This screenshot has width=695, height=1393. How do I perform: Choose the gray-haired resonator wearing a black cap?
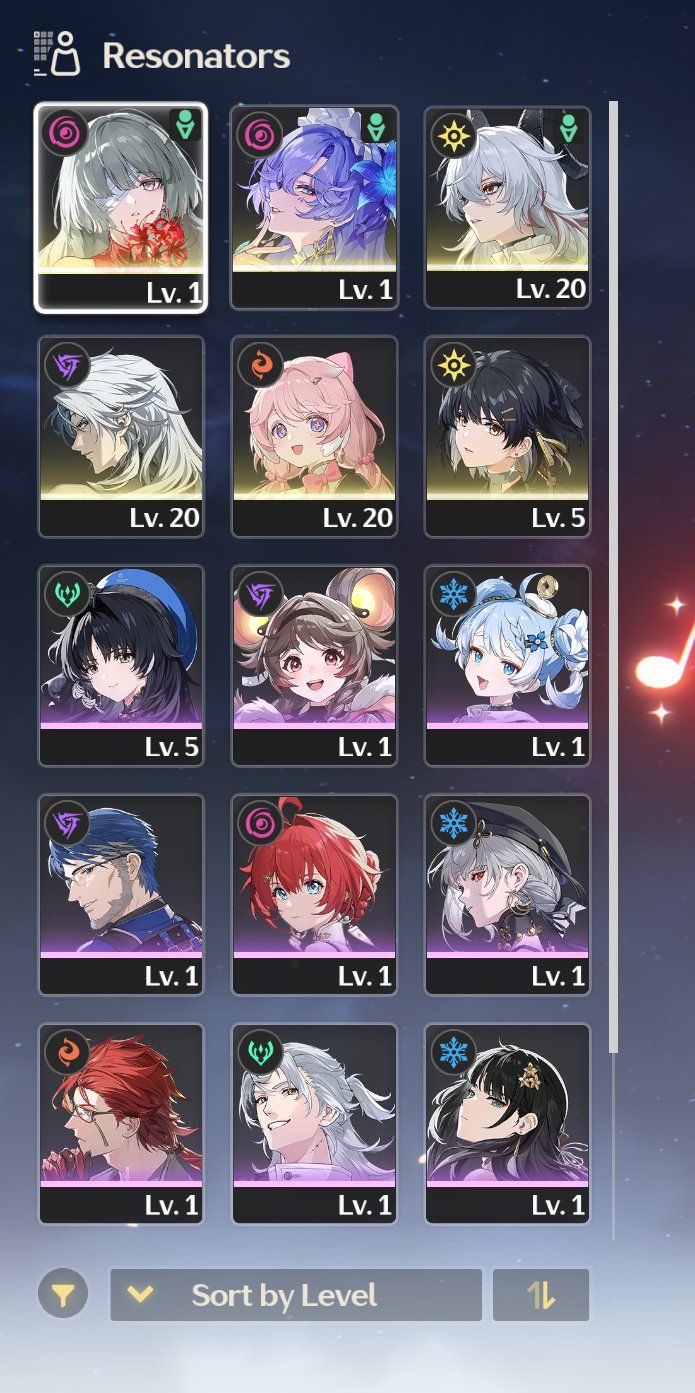[x=507, y=894]
